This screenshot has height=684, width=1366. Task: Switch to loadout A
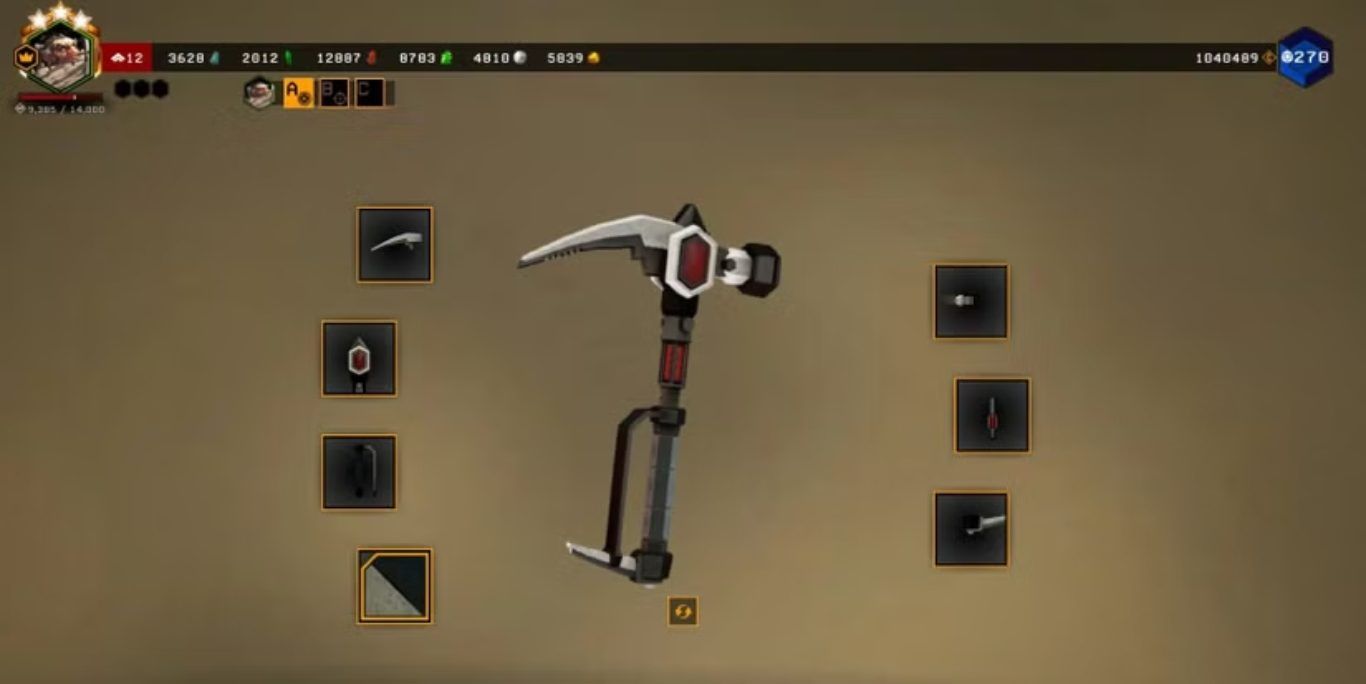[299, 93]
